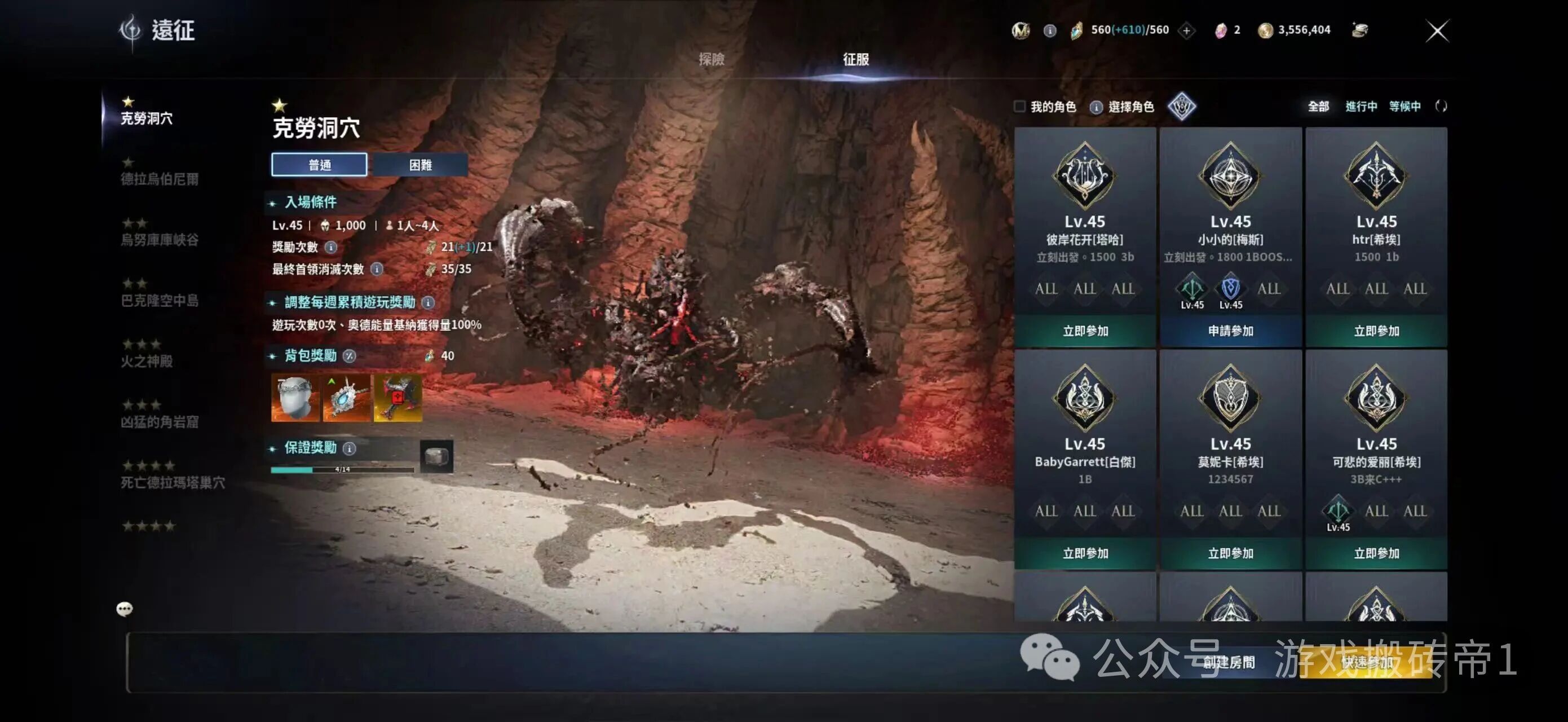Show 等候中 rooms only
Screen dimensions: 1568x722
(x=1405, y=107)
